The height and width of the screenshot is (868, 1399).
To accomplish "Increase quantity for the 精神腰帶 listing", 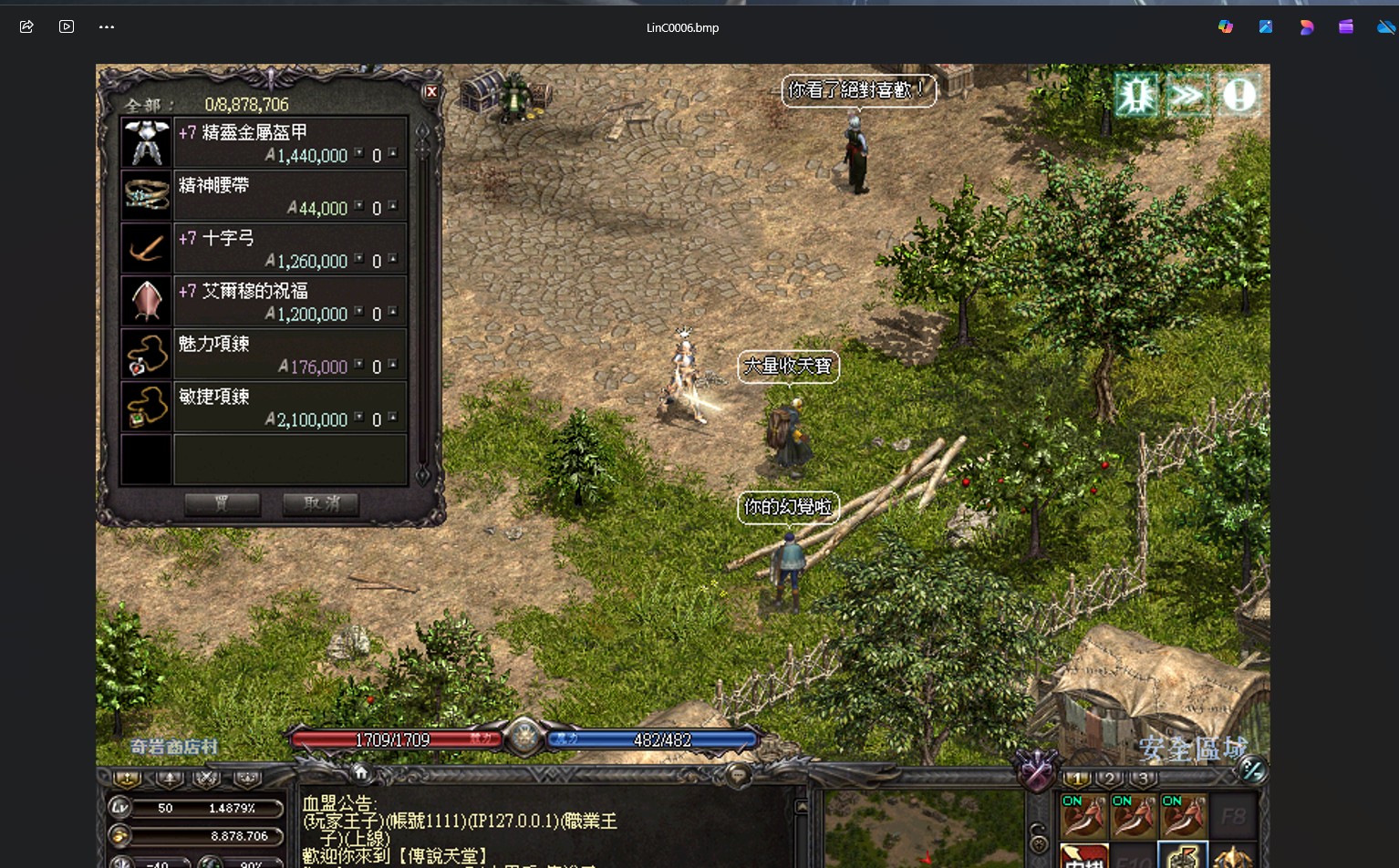I will coord(393,205).
